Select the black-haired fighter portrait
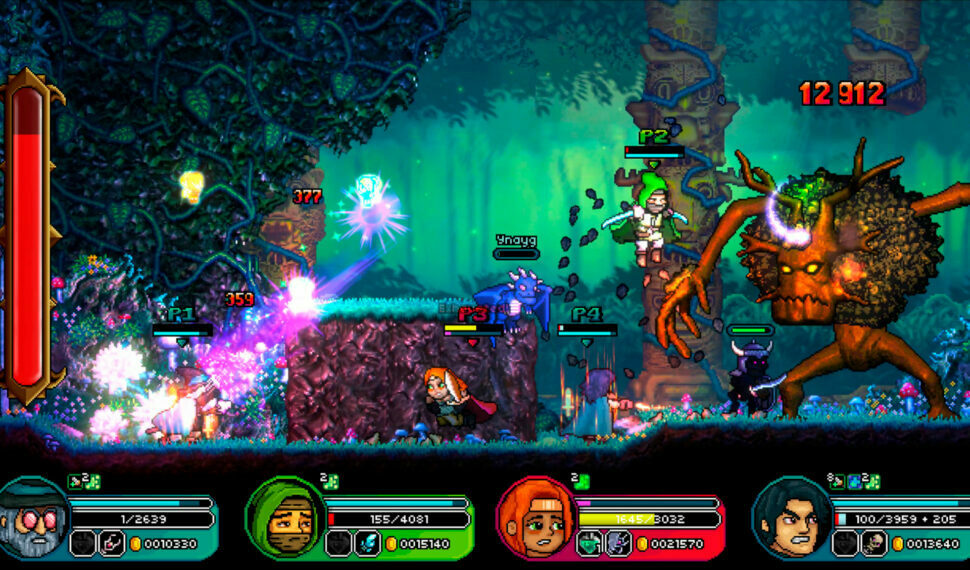The width and height of the screenshot is (970, 570). click(x=790, y=517)
